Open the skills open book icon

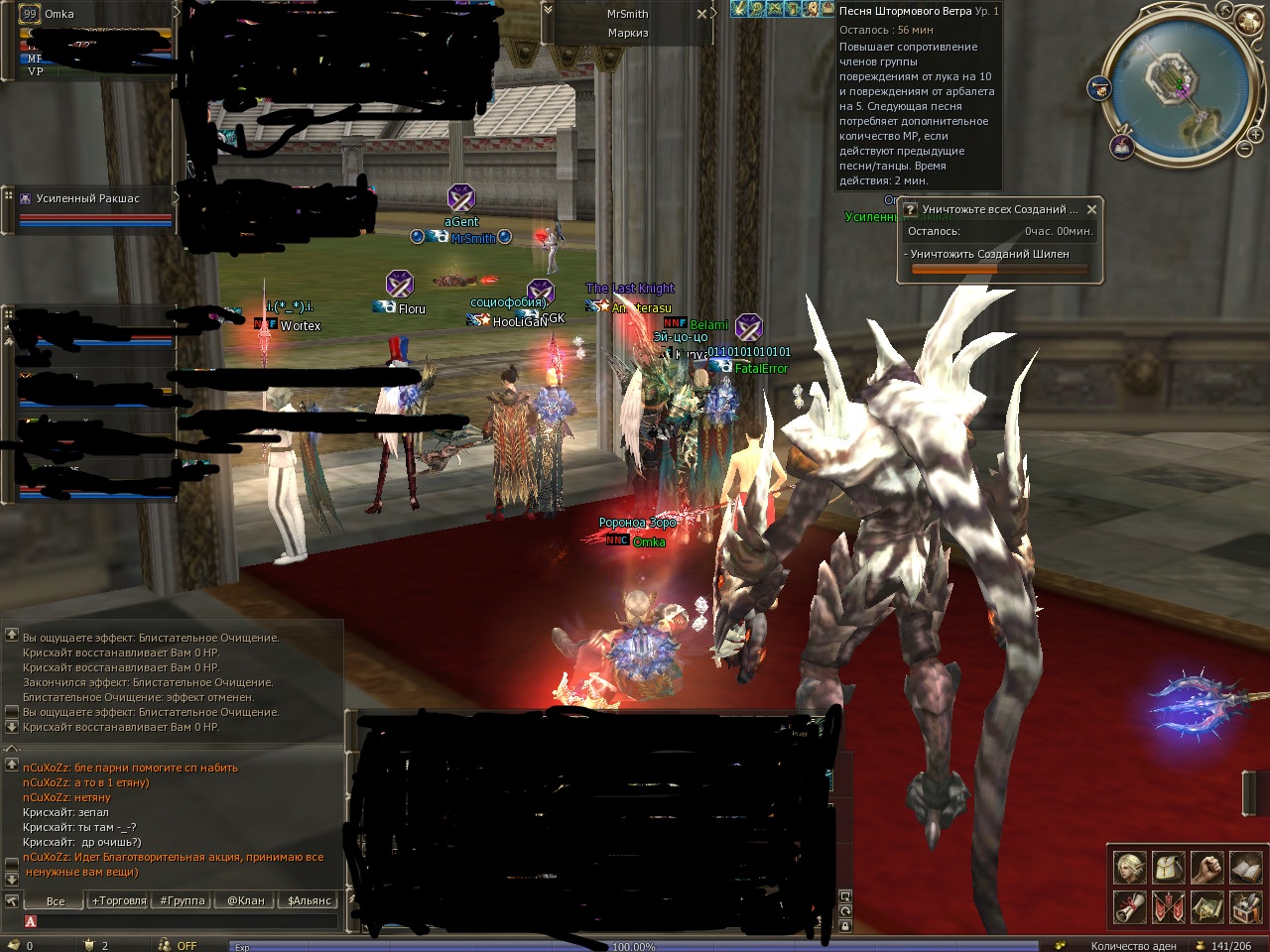pos(1245,867)
